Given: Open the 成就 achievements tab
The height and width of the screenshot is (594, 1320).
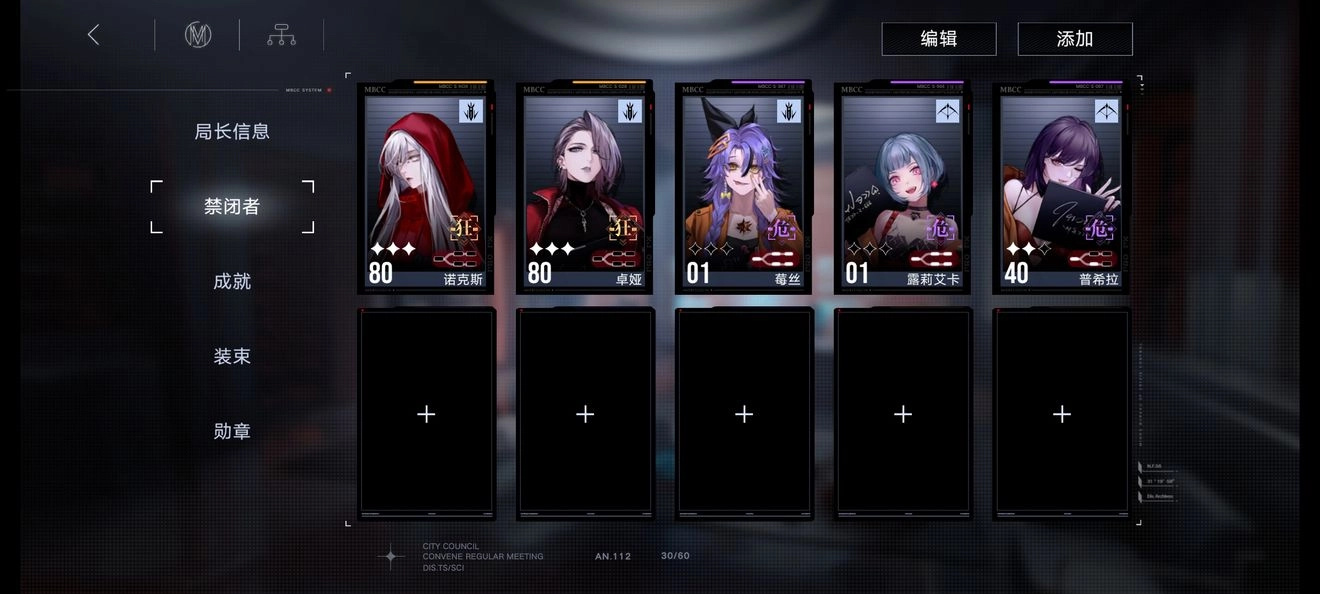Looking at the screenshot, I should point(232,281).
